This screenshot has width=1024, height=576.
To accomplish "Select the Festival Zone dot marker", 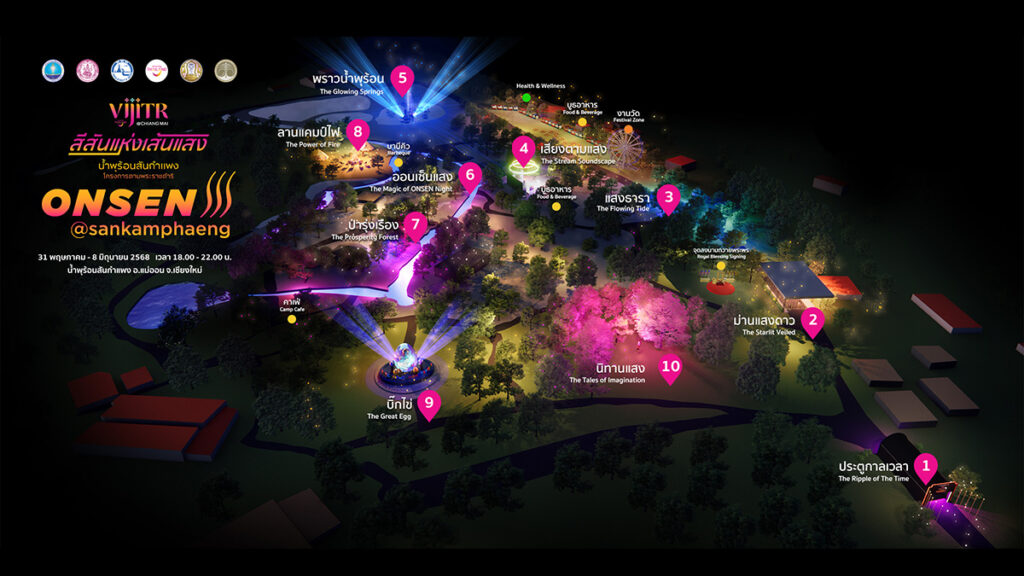I will (x=628, y=129).
